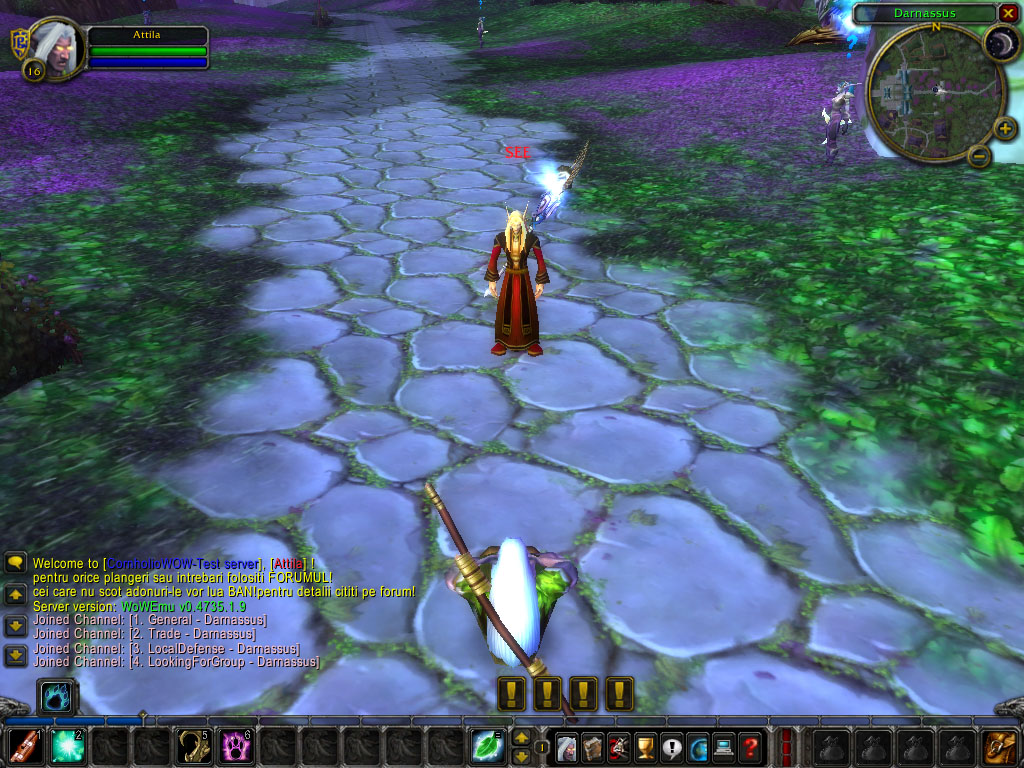This screenshot has width=1024, height=768.
Task: Click the crescent moon time indicator
Action: point(1000,44)
